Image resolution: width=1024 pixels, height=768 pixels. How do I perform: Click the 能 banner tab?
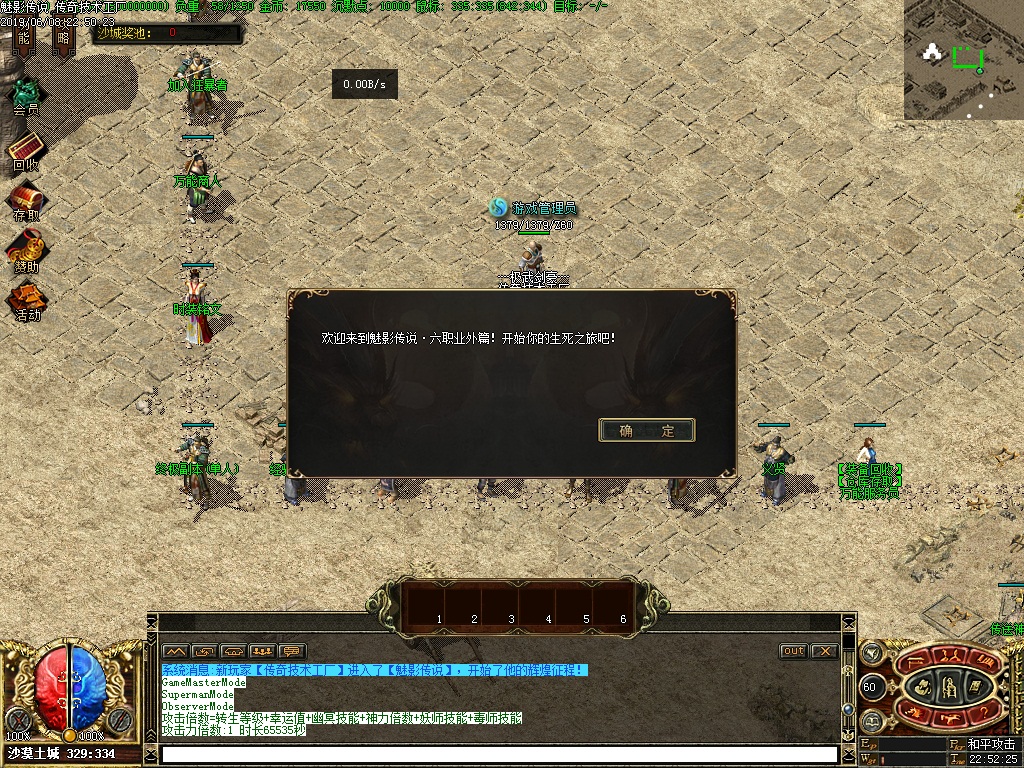[x=24, y=39]
